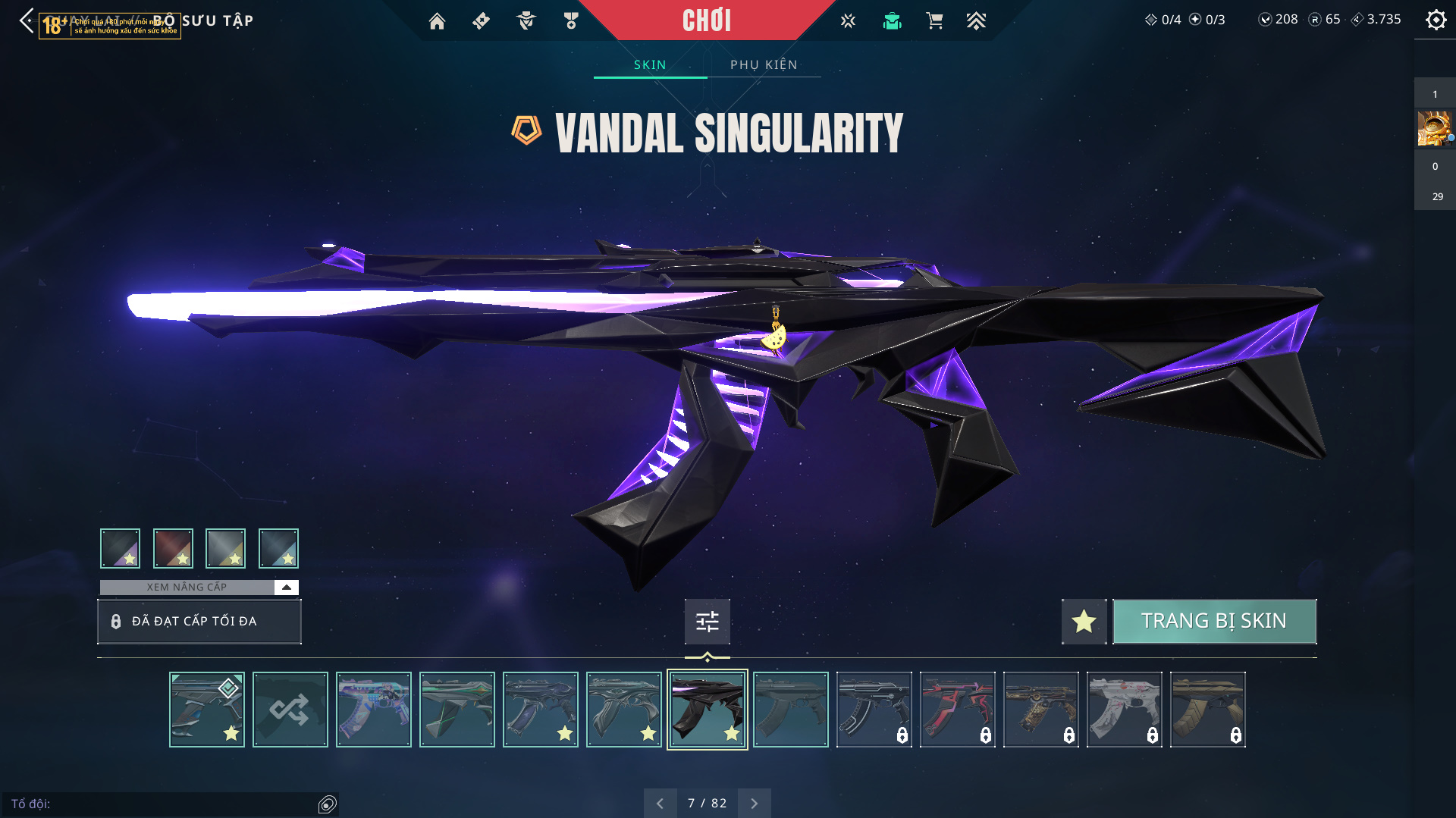
Task: Choose the default Vandal skin thumbnail
Action: click(791, 710)
